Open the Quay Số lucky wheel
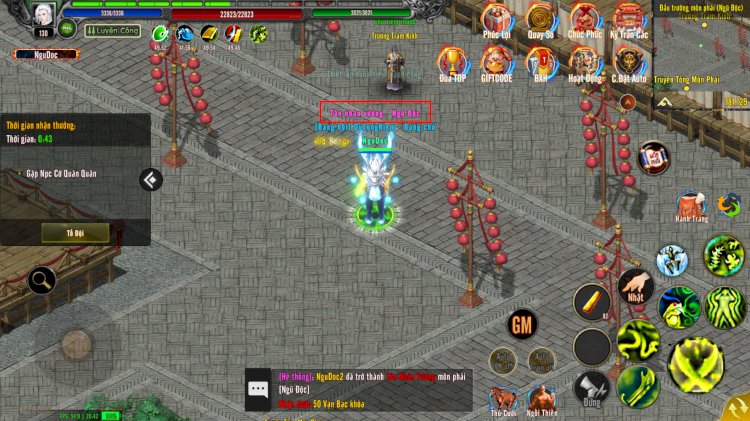Image resolution: width=750 pixels, height=421 pixels. [x=541, y=20]
